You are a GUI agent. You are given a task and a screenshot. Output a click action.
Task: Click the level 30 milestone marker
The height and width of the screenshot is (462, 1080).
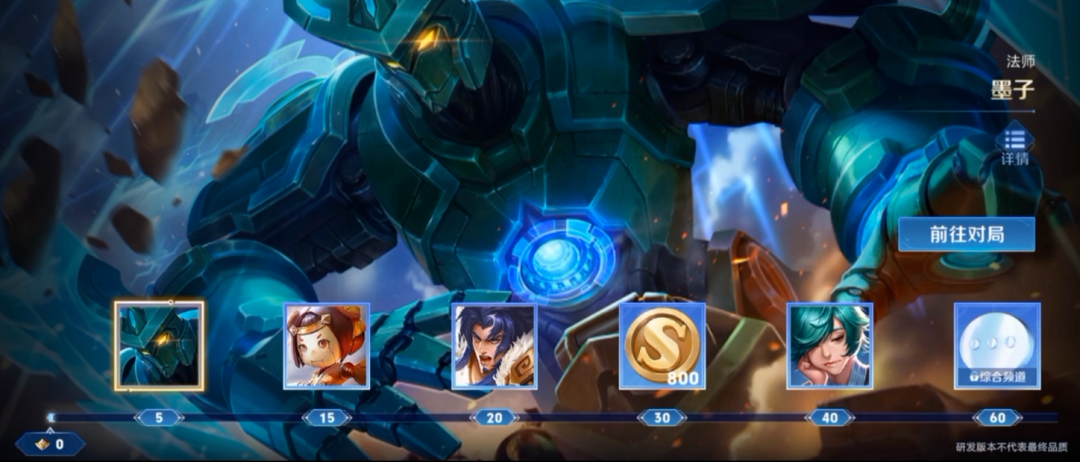[x=662, y=418]
